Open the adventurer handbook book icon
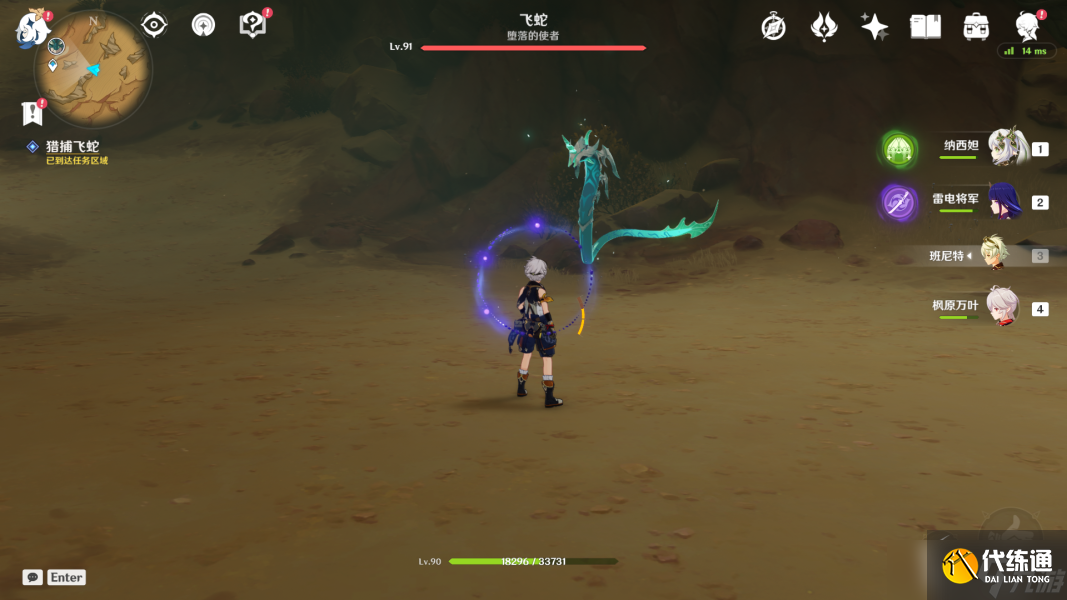Viewport: 1067px width, 600px height. click(925, 27)
